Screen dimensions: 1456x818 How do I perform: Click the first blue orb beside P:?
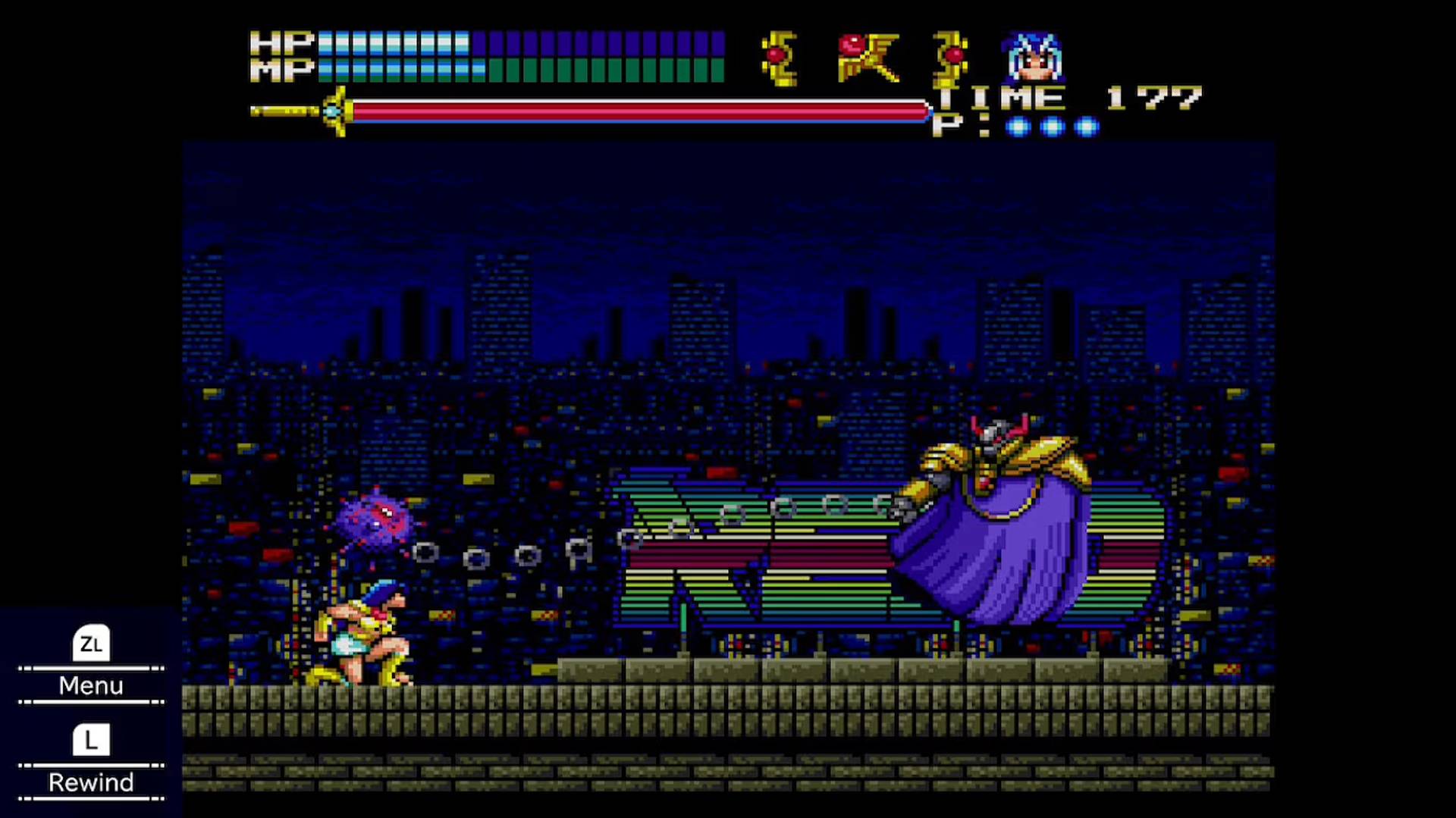(1016, 127)
